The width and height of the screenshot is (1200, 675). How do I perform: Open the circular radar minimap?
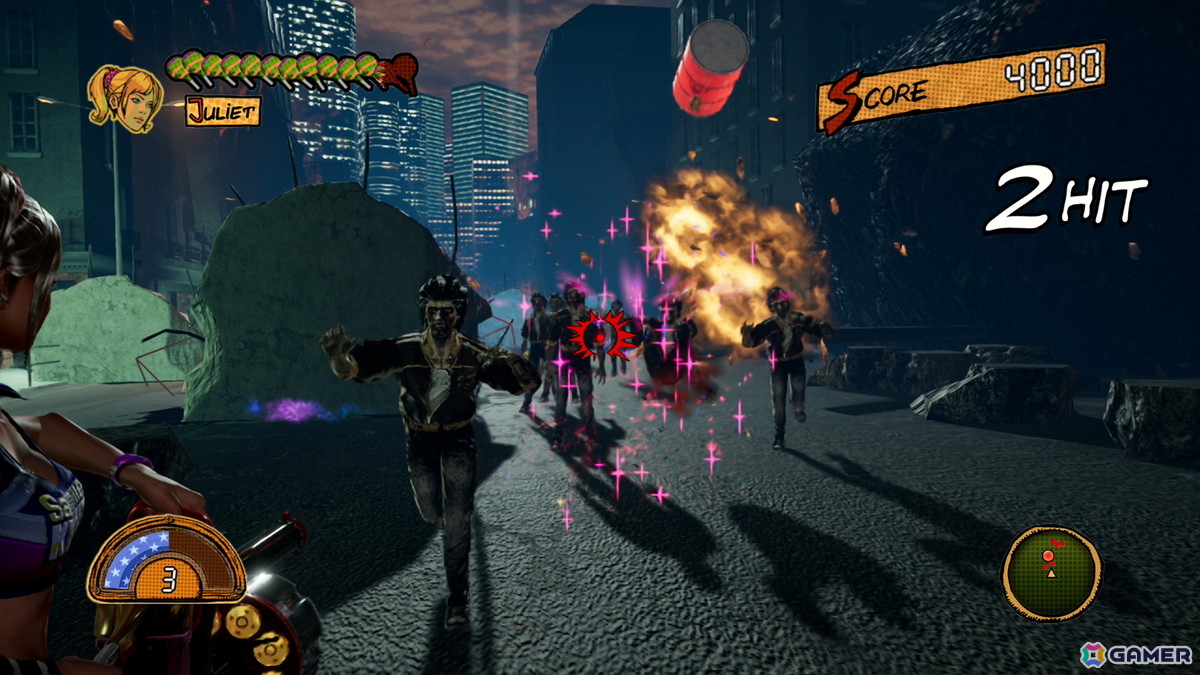(x=1050, y=572)
